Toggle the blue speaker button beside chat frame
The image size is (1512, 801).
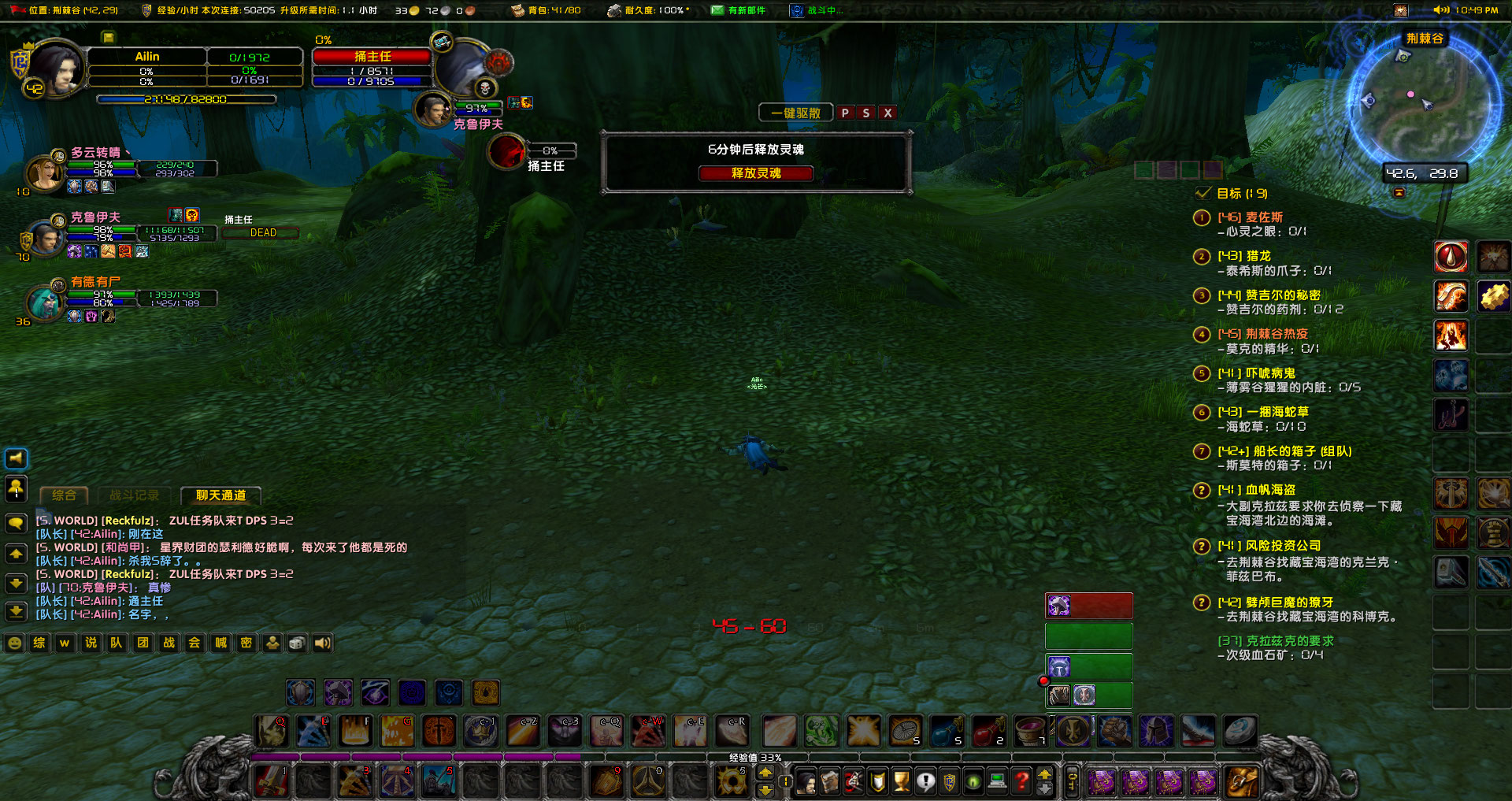(17, 459)
